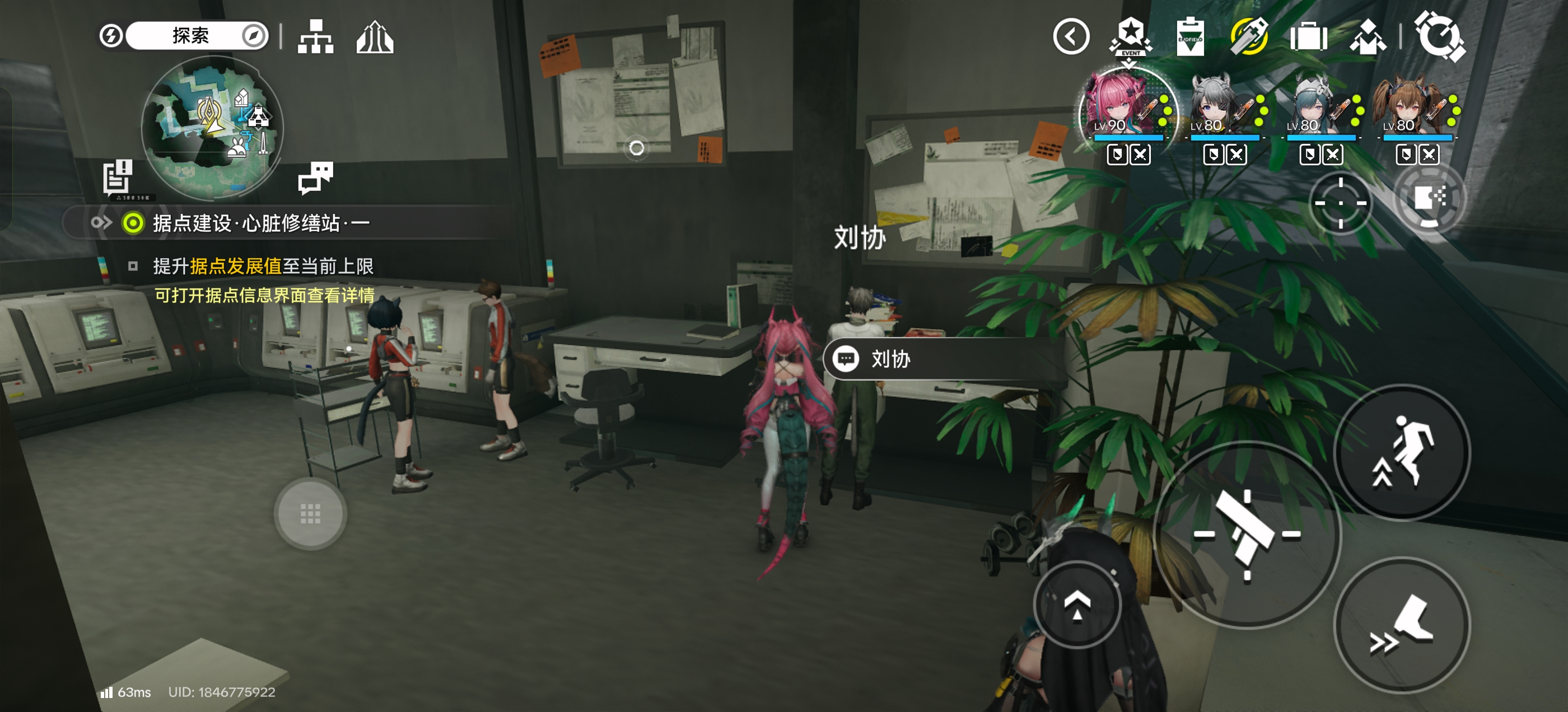Tap the dash boot button
This screenshot has height=712, width=1568.
click(1402, 625)
